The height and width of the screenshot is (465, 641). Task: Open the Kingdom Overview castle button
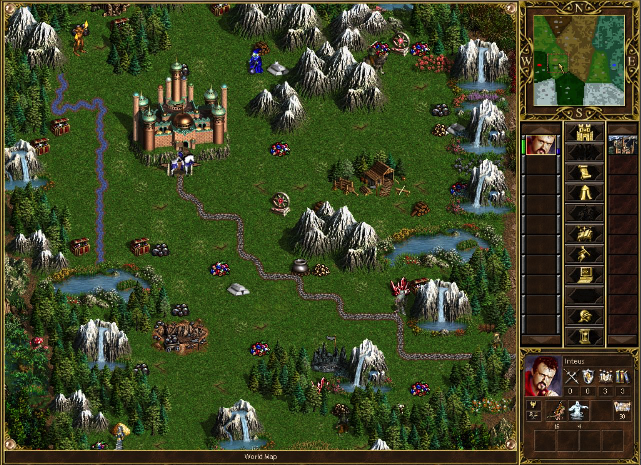point(583,132)
